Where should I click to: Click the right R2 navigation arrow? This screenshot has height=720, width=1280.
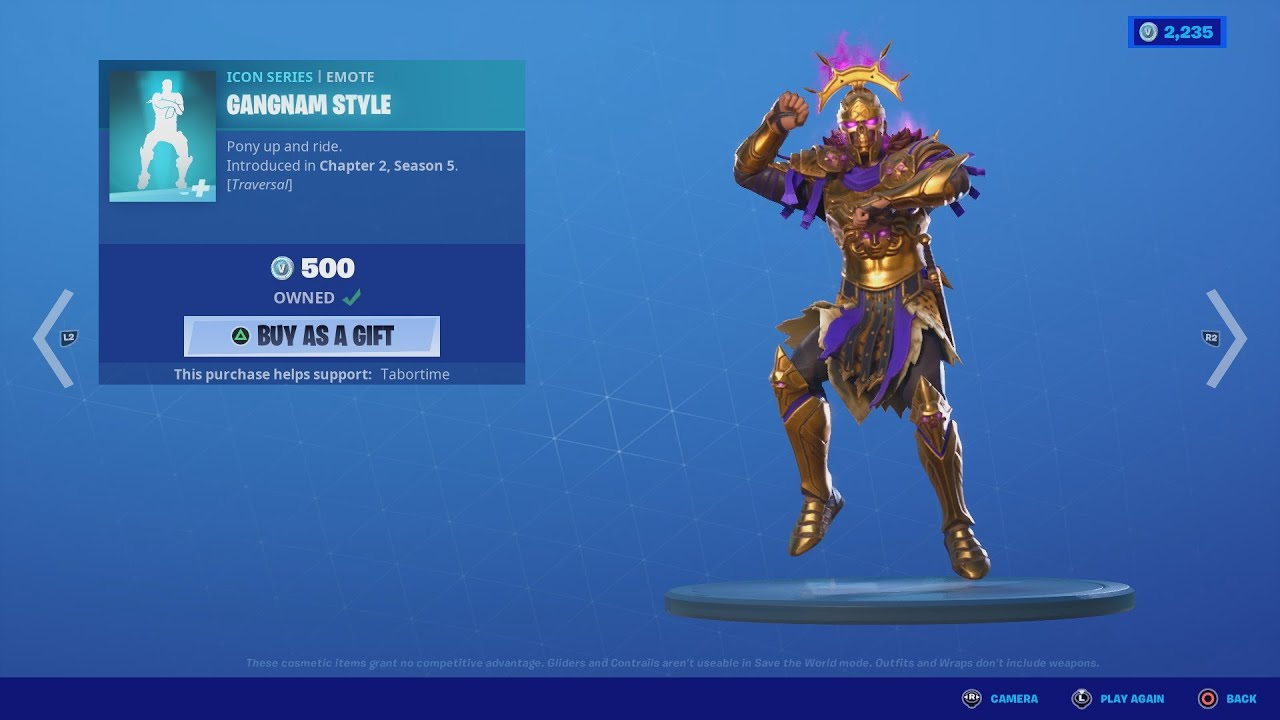point(1222,338)
